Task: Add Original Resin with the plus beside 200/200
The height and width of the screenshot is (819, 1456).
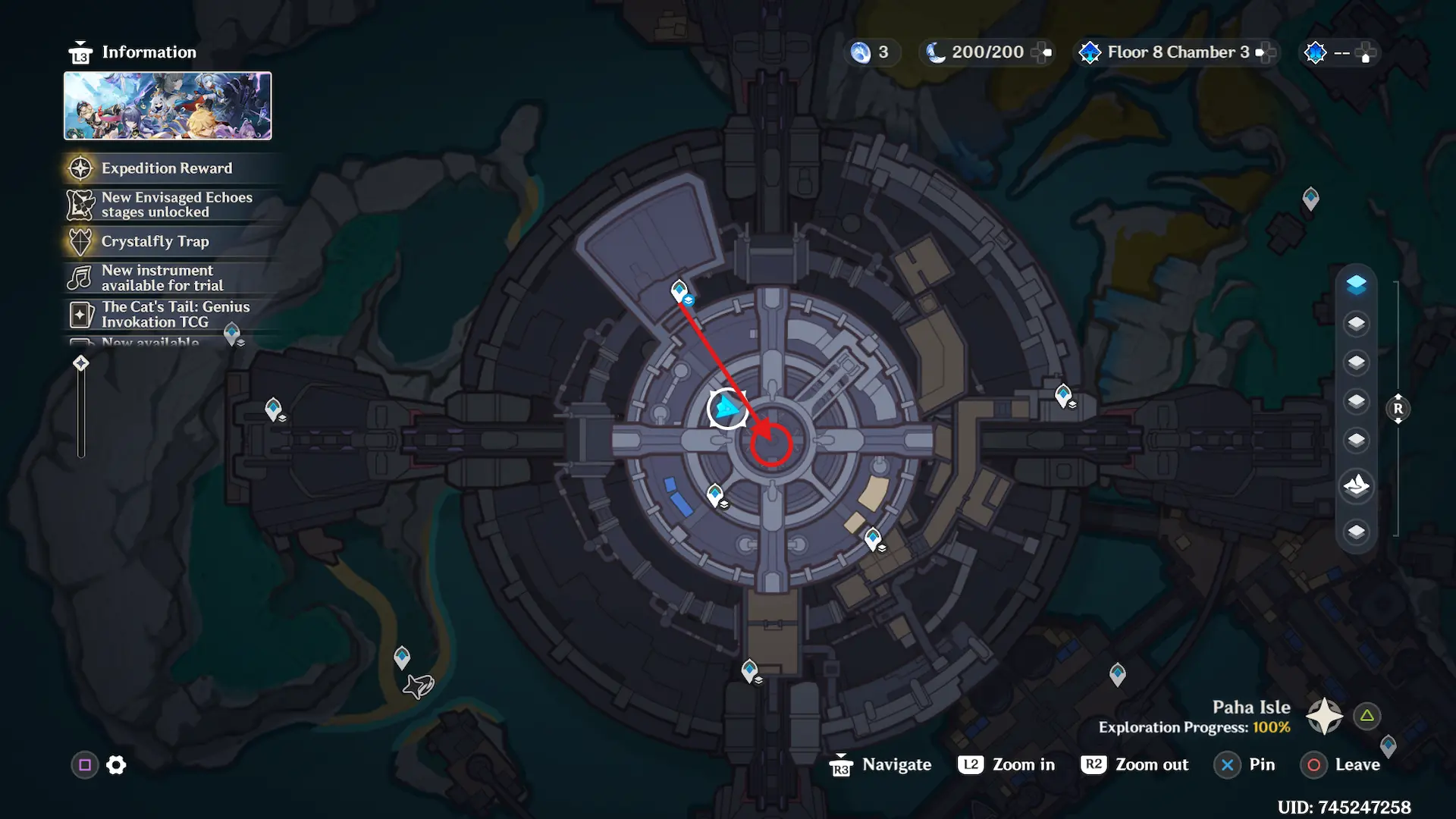Action: coord(1043,52)
